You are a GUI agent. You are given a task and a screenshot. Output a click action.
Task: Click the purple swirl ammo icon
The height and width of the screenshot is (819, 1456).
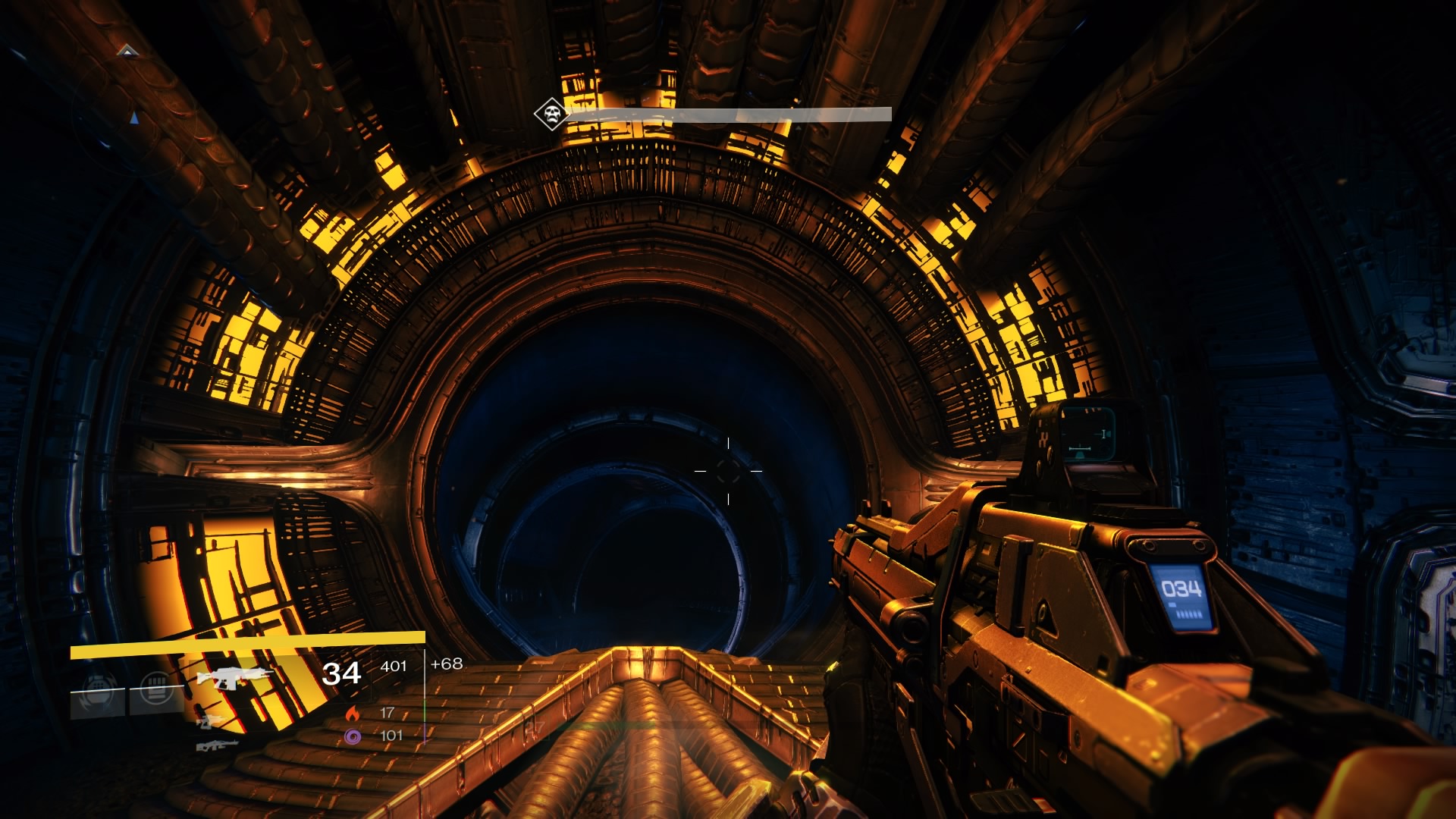click(x=352, y=736)
